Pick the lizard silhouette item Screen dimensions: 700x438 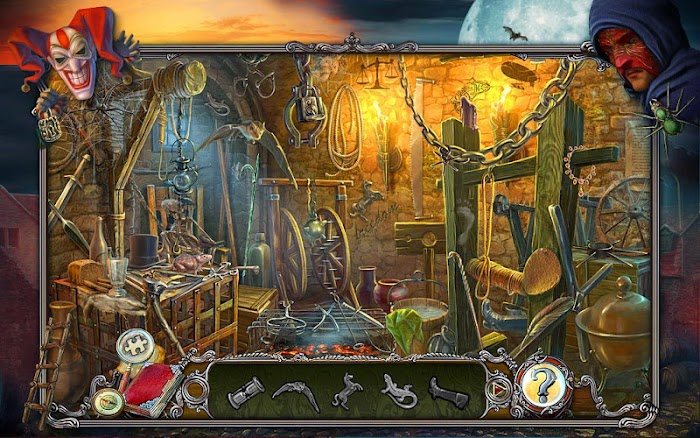pyautogui.click(x=397, y=391)
